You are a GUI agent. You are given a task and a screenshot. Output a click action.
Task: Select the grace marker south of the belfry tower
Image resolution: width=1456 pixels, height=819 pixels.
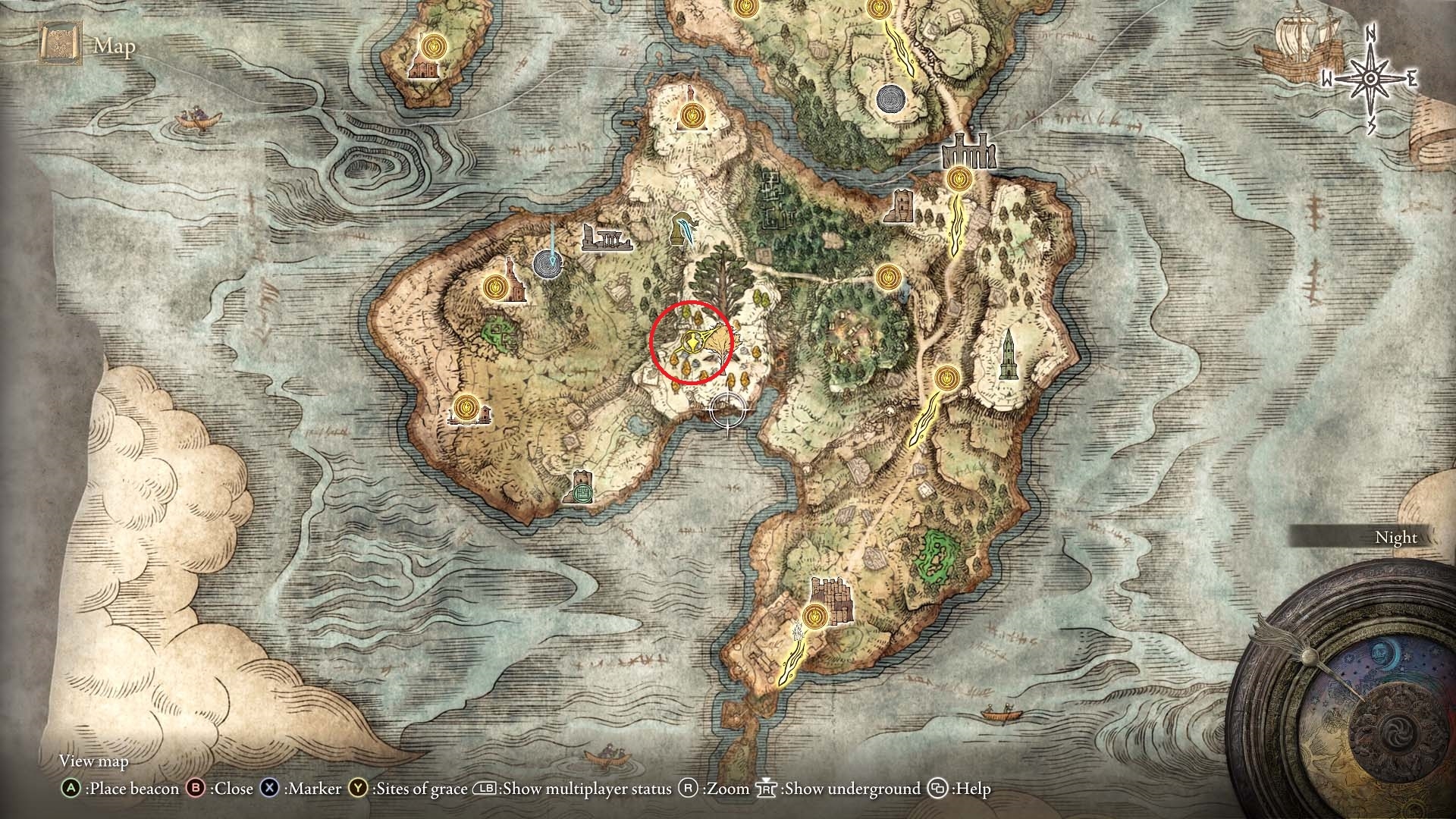tap(946, 377)
